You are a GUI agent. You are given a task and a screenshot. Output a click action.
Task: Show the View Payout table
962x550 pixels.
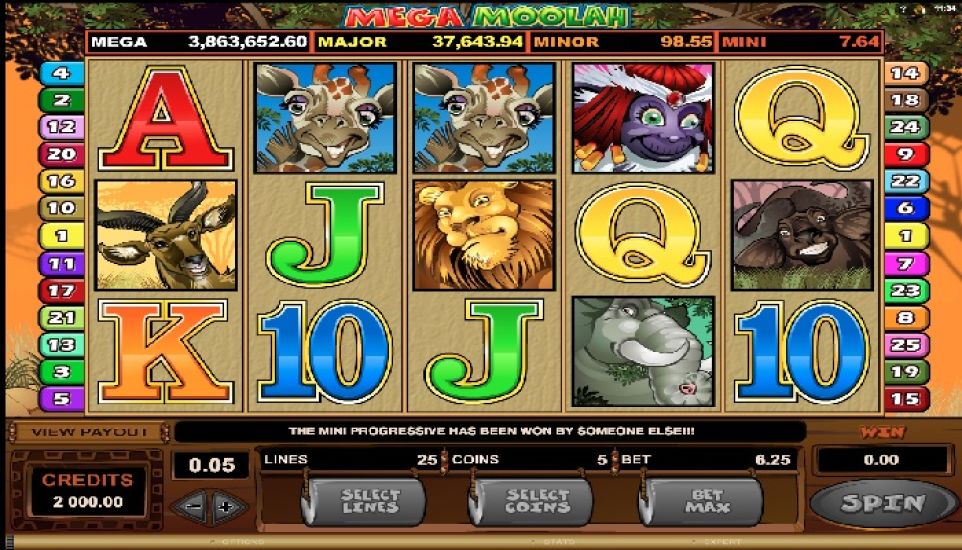click(89, 432)
